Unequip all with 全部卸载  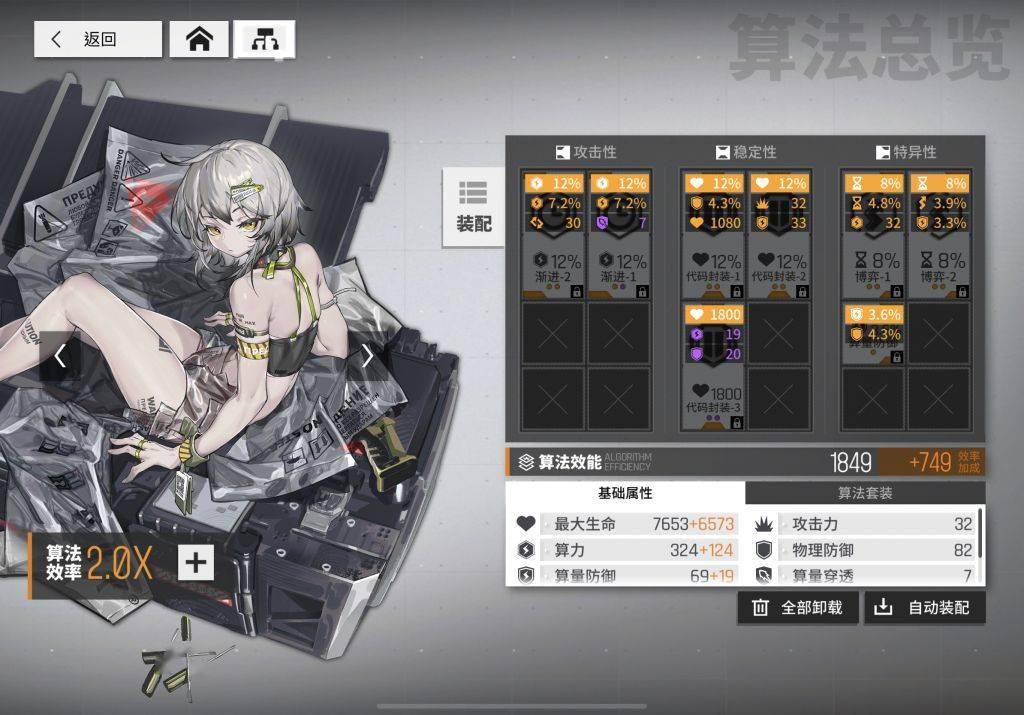(797, 607)
